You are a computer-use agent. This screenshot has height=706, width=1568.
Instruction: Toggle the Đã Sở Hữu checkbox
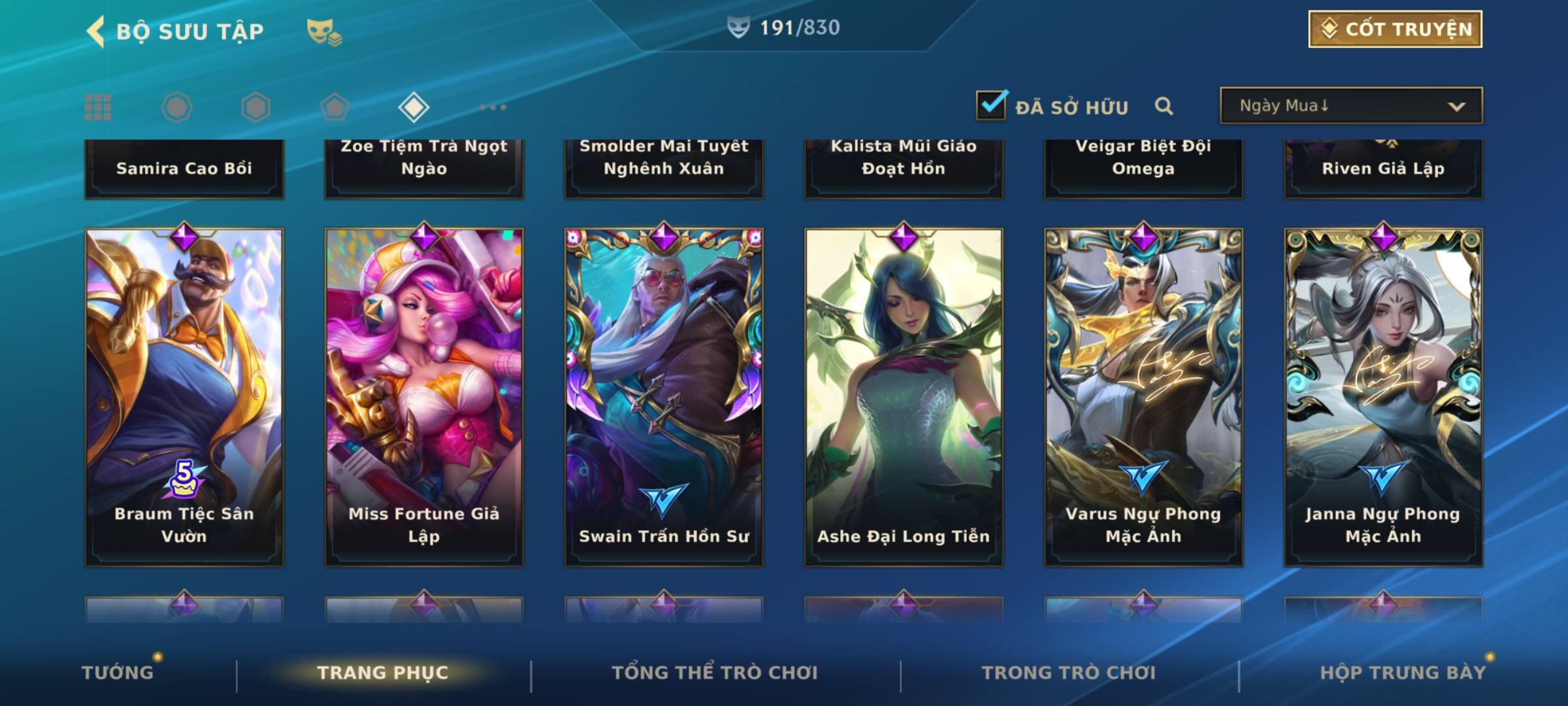pos(991,105)
